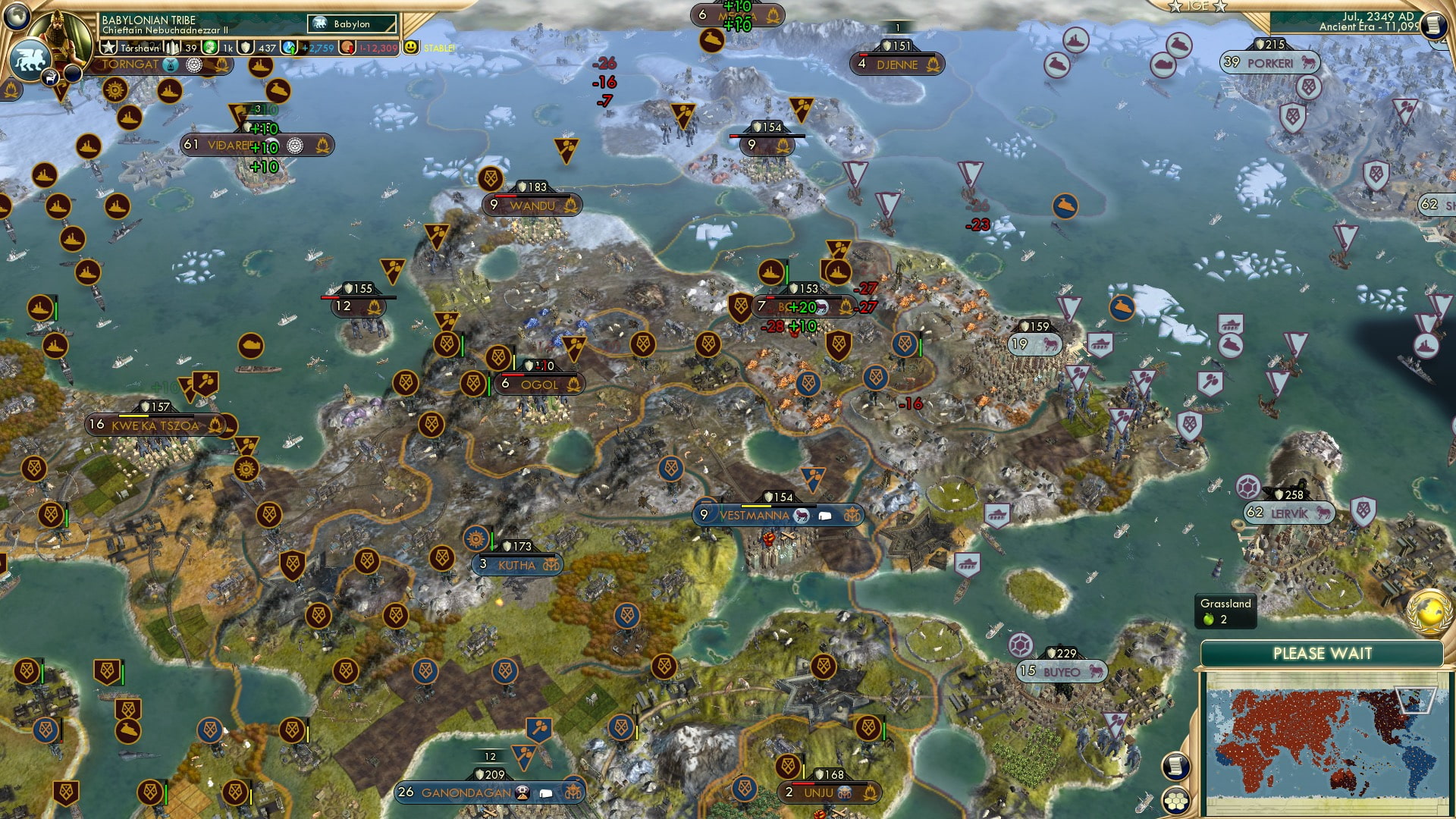Open the Babylon civilization dropdown
This screenshot has height=819, width=1456.
tap(352, 24)
